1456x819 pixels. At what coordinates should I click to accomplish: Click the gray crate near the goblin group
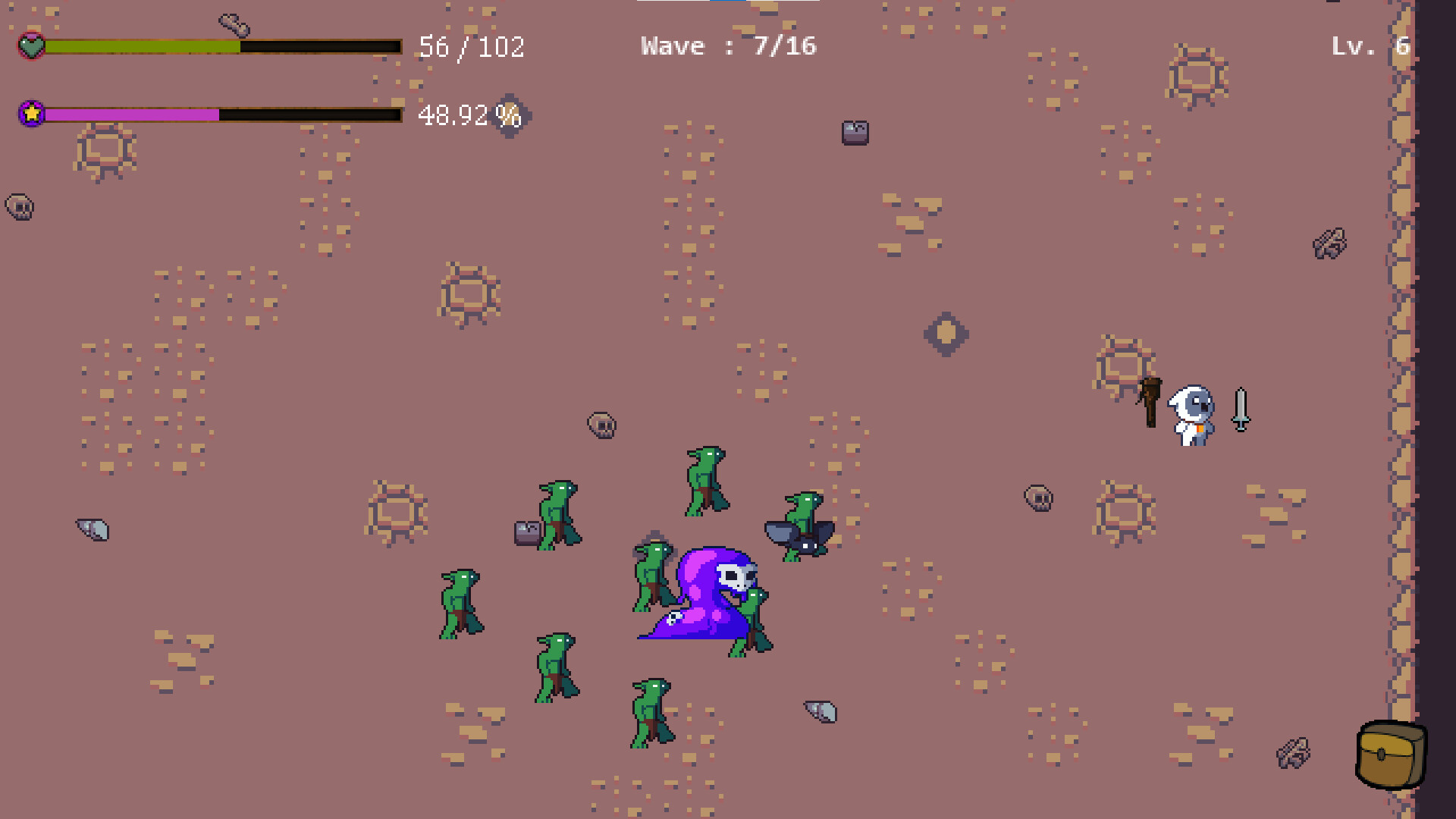(526, 533)
